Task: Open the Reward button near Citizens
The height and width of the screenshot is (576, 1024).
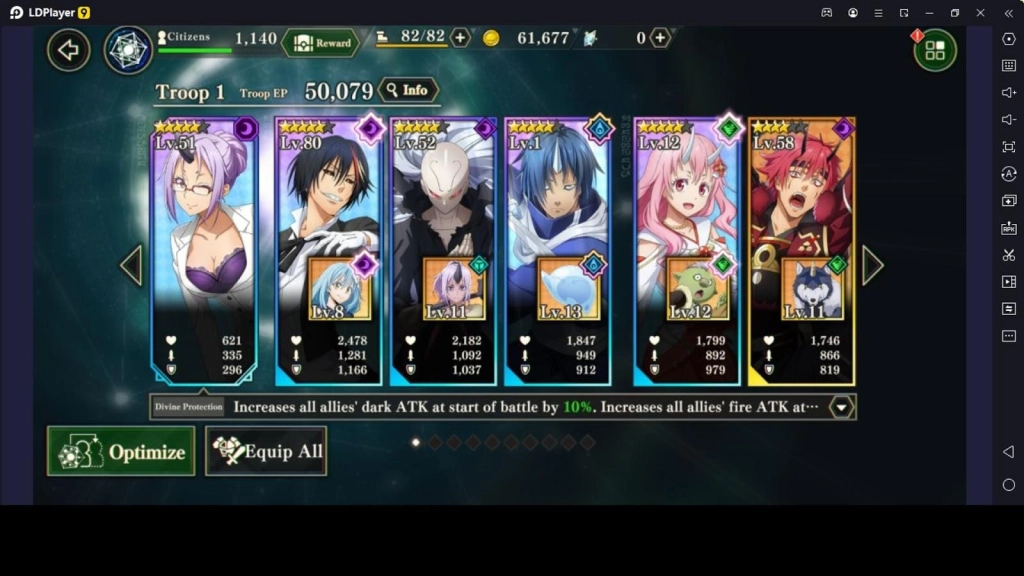Action: 321,43
